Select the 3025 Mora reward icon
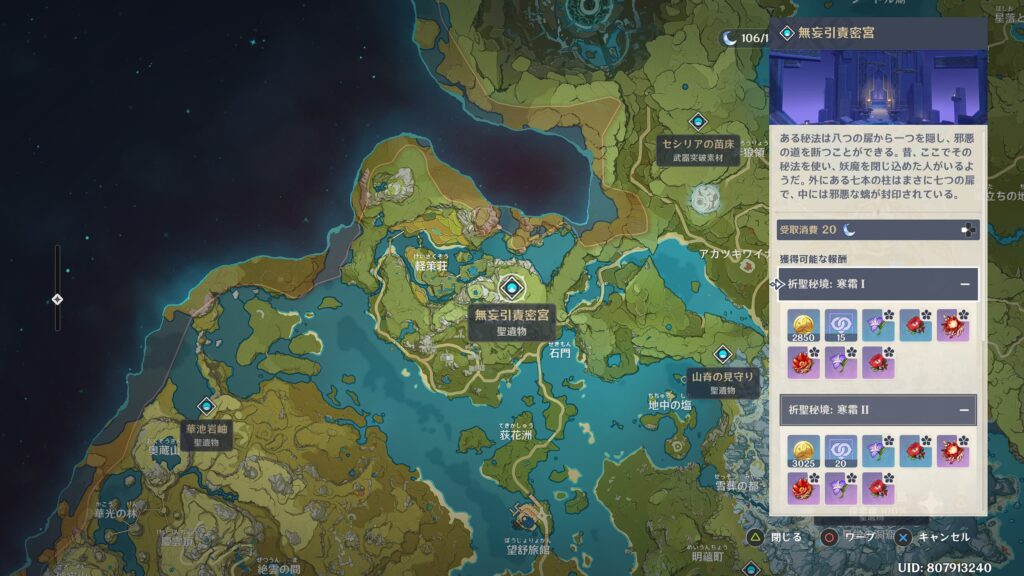 [x=804, y=451]
